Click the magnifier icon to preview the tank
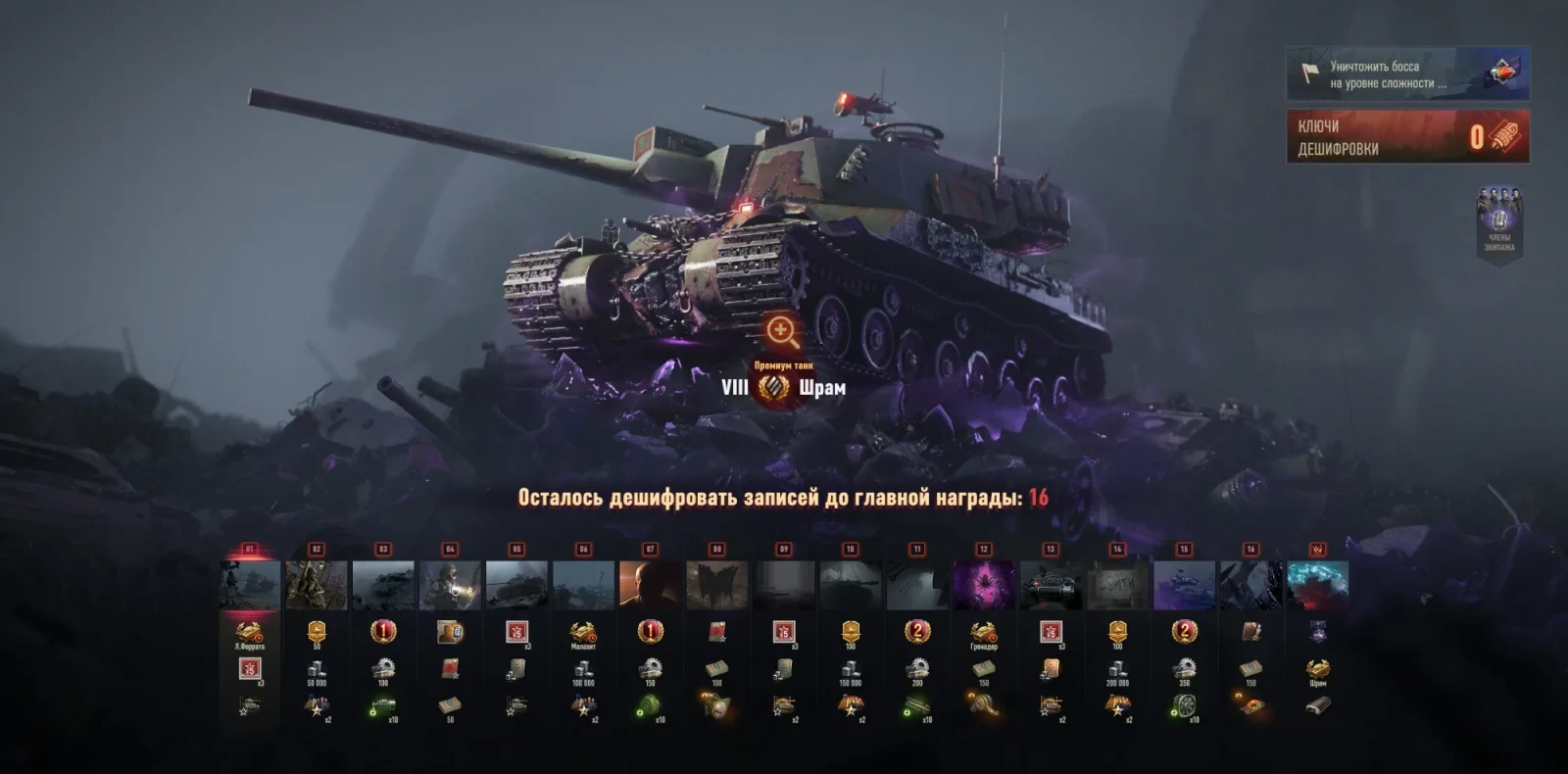Viewport: 1568px width, 774px height. (x=782, y=331)
